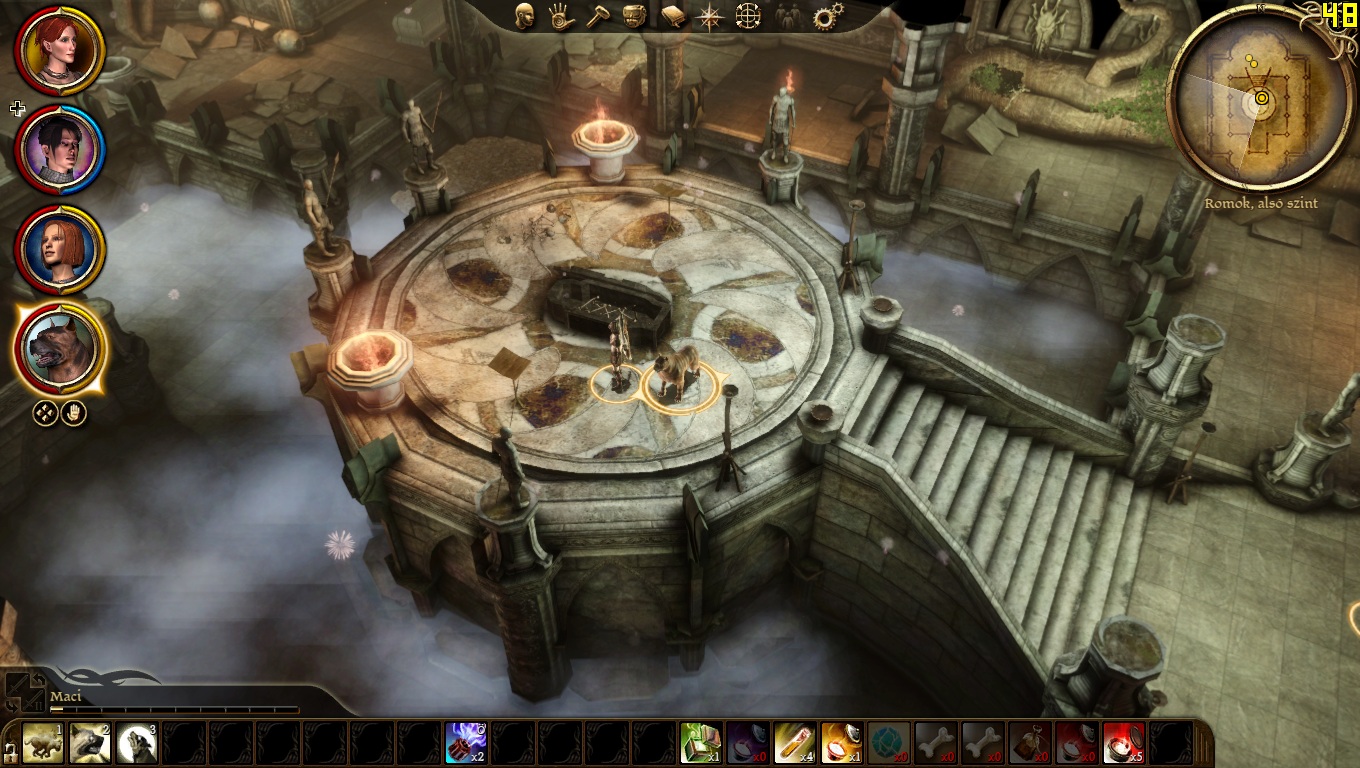
Task: Click the four-arrows movement button below the dog portrait
Action: (x=45, y=413)
